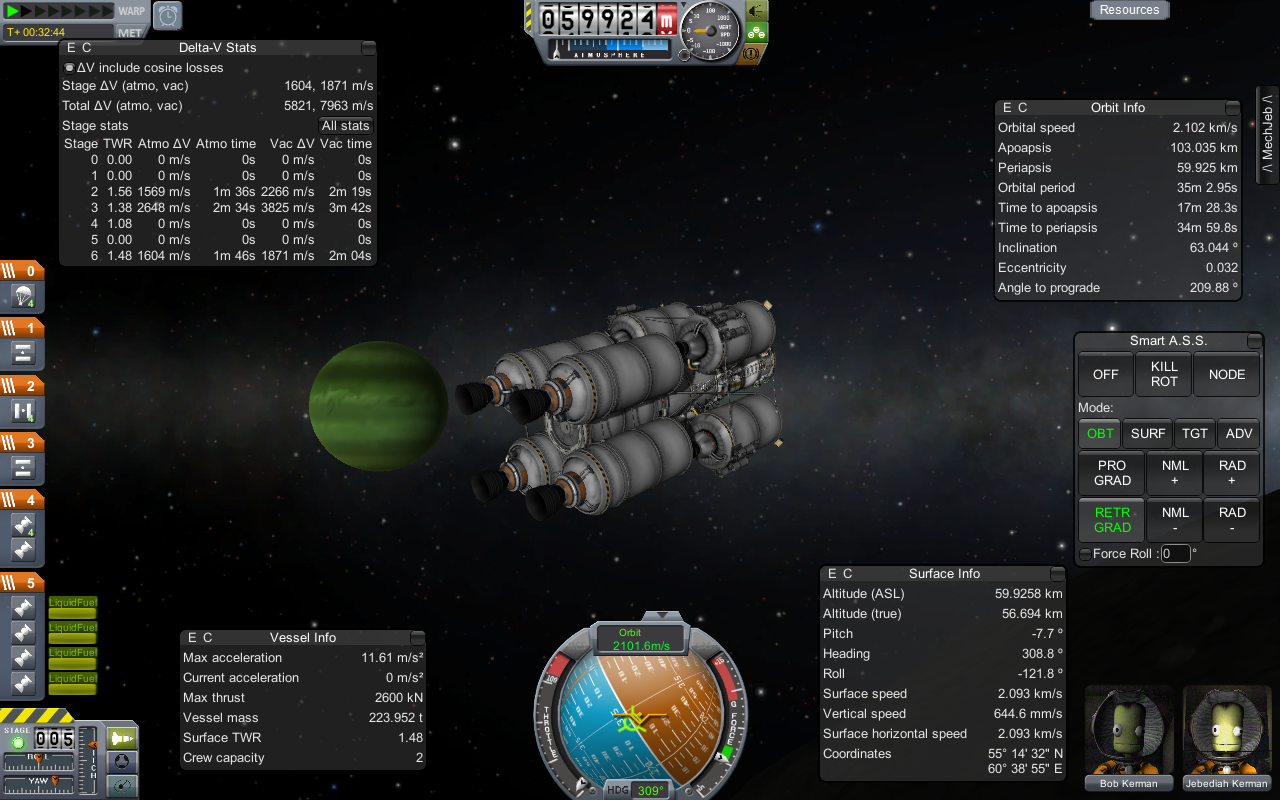1280x800 pixels.
Task: Select Bob Kerman's crew portrait
Action: [x=1129, y=735]
